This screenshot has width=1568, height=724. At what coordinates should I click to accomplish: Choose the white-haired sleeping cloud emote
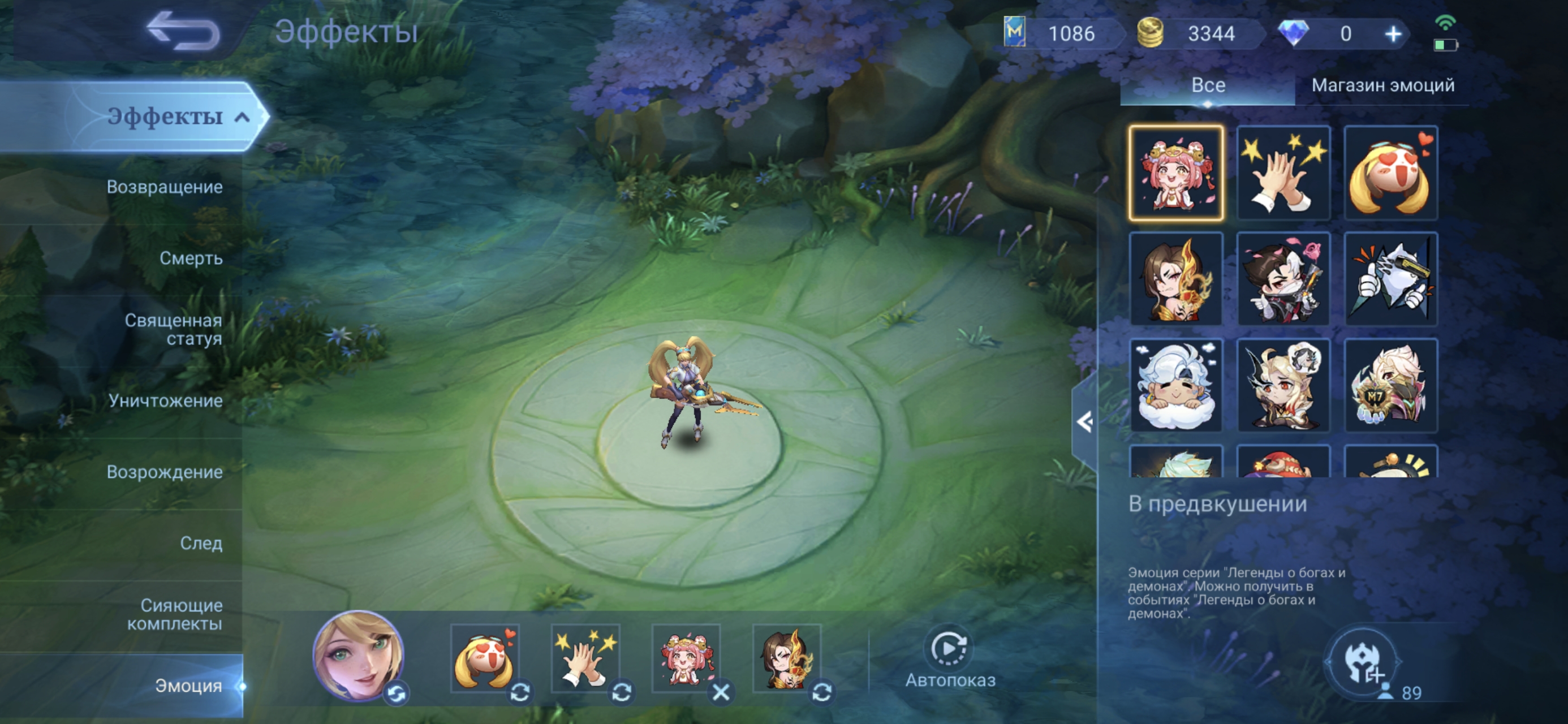point(1176,385)
